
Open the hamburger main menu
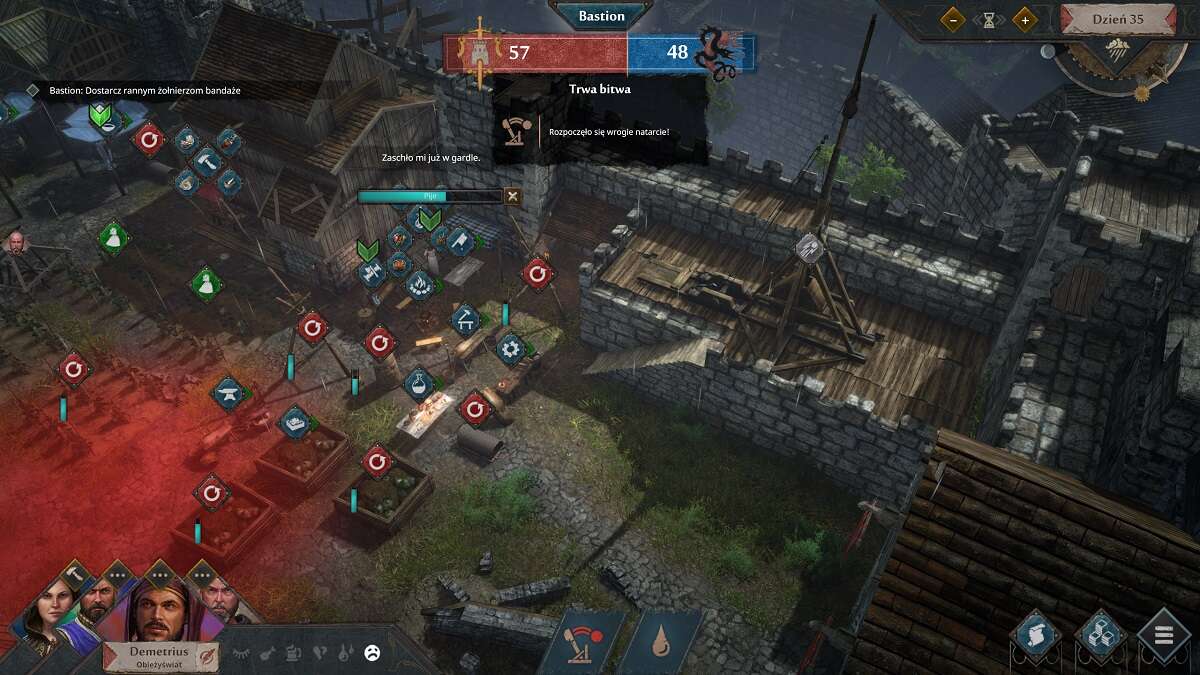click(x=1165, y=634)
